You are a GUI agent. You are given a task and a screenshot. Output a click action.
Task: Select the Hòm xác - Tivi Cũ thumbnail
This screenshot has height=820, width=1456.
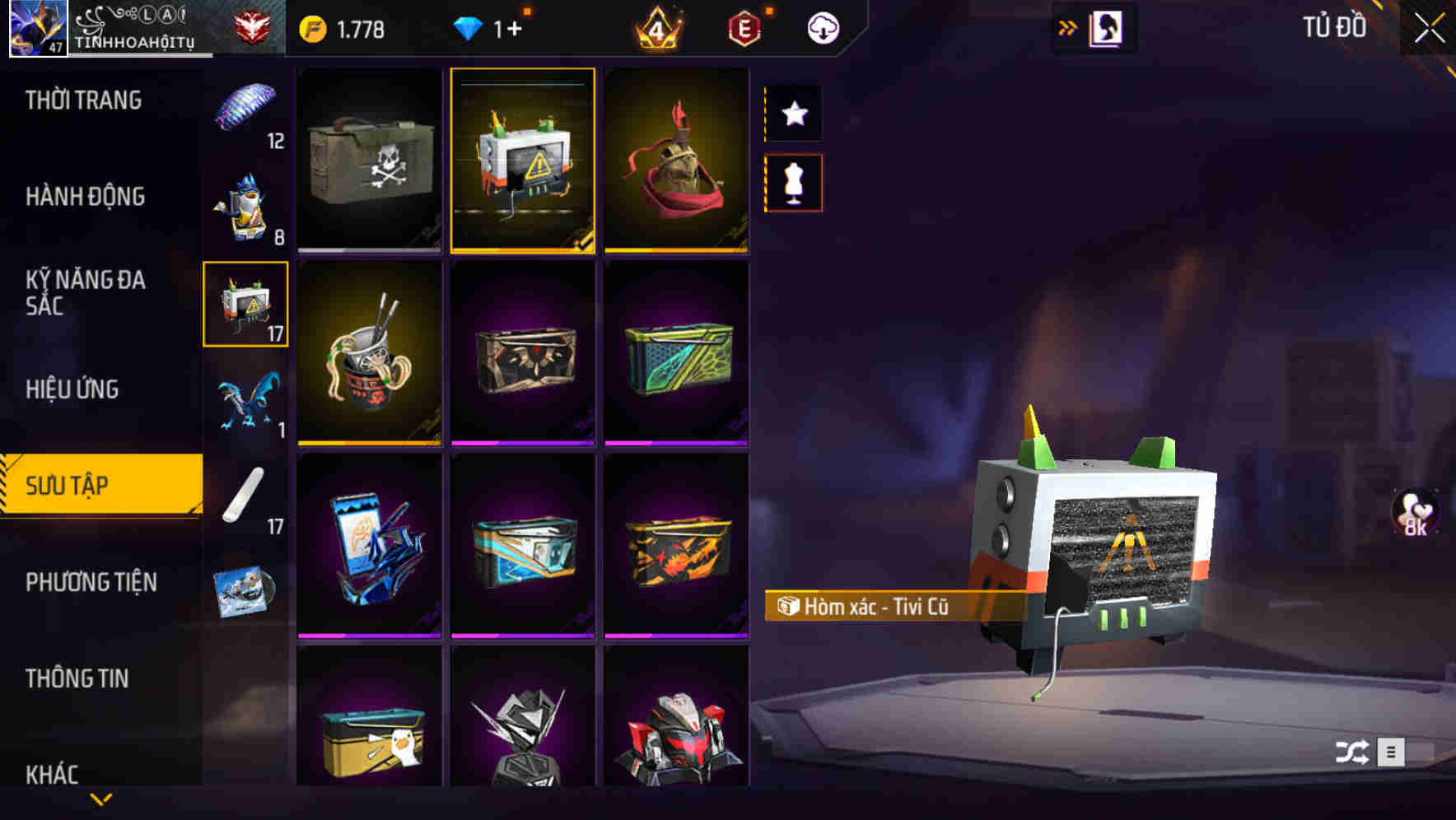coord(521,160)
